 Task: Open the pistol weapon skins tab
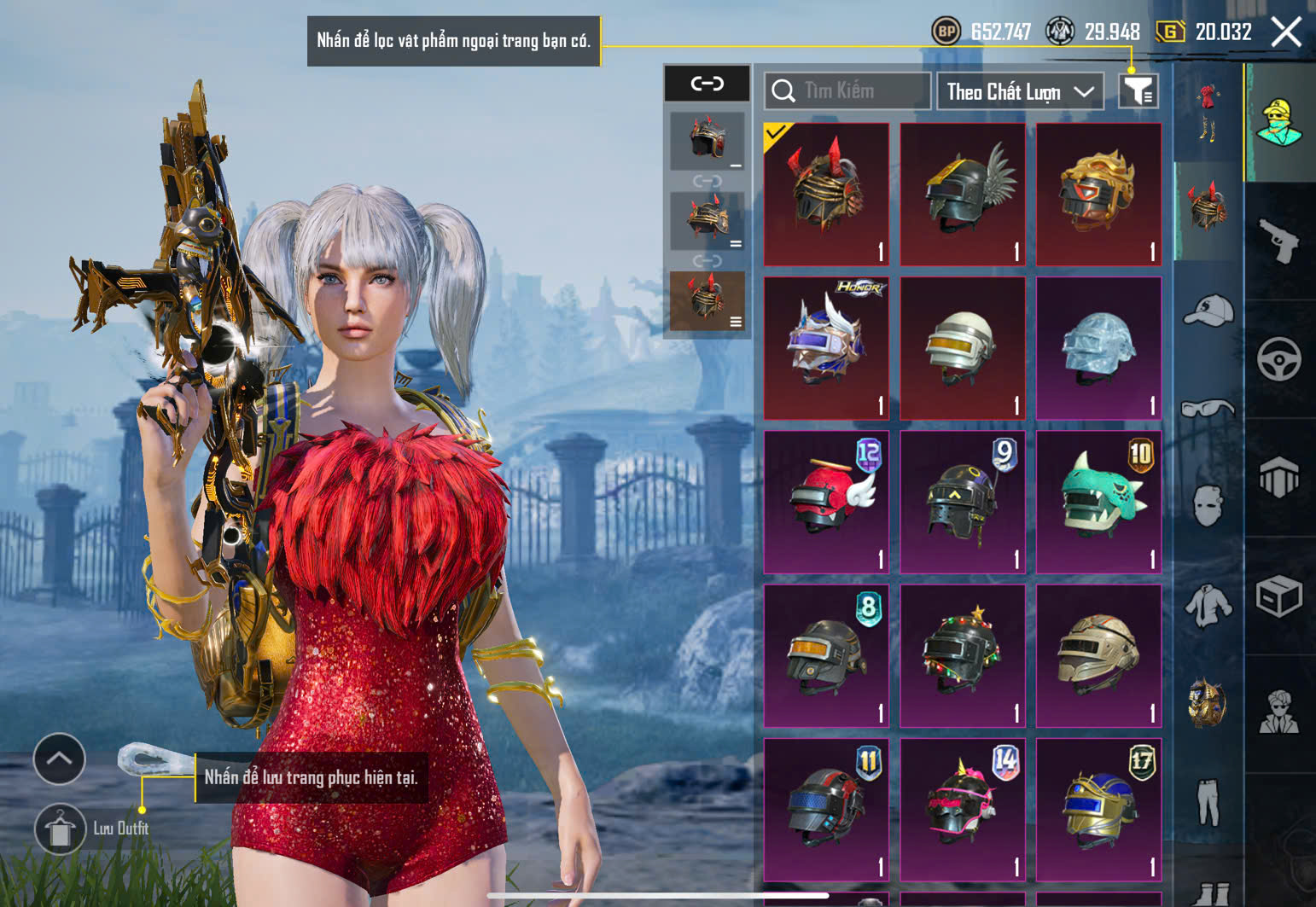(x=1279, y=241)
